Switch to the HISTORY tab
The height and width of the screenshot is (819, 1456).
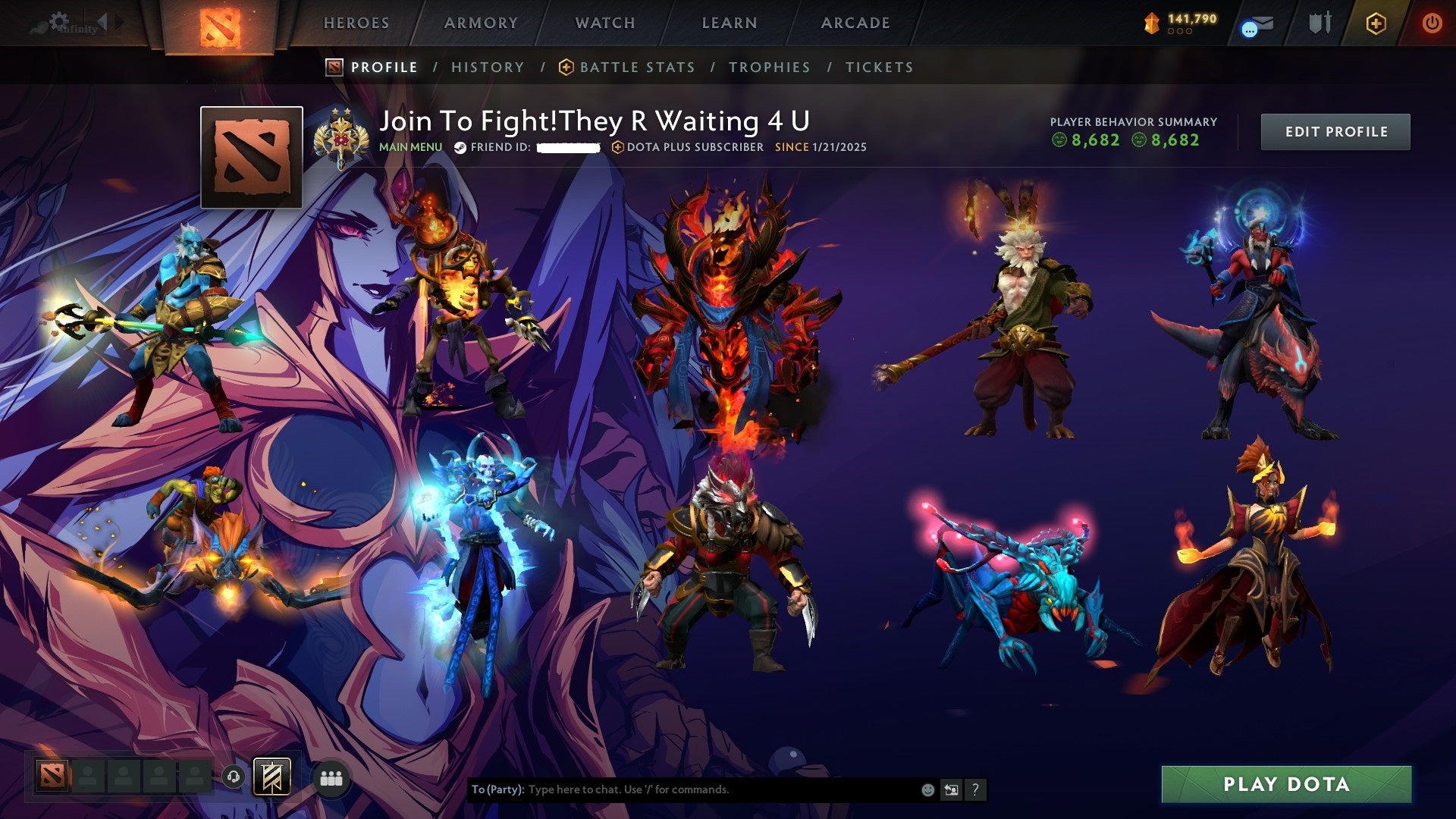[x=488, y=67]
